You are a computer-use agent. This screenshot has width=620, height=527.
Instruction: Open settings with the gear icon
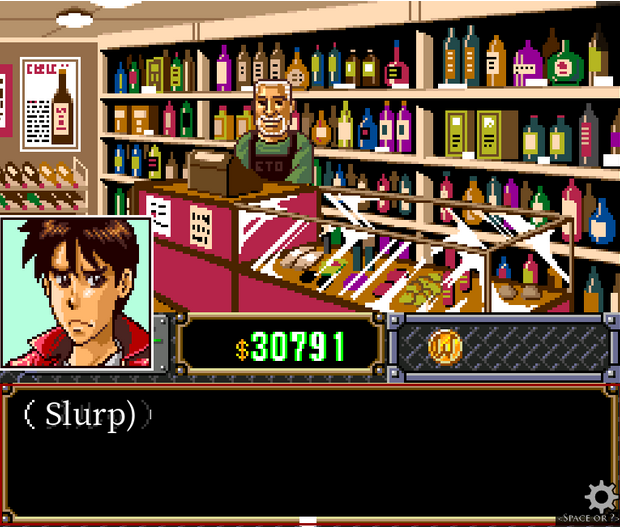600,496
